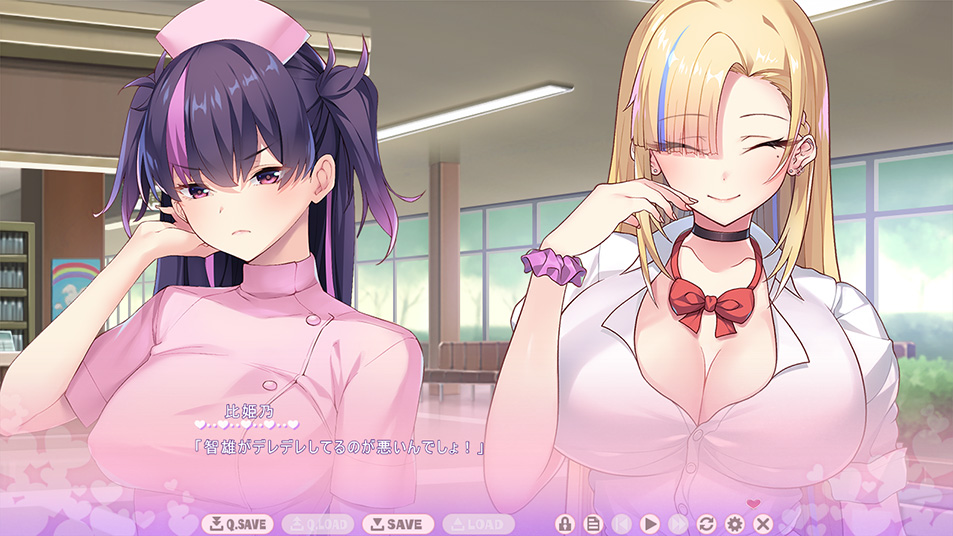Toggle the padlock icon
Screen dimensions: 953x536
click(x=564, y=524)
